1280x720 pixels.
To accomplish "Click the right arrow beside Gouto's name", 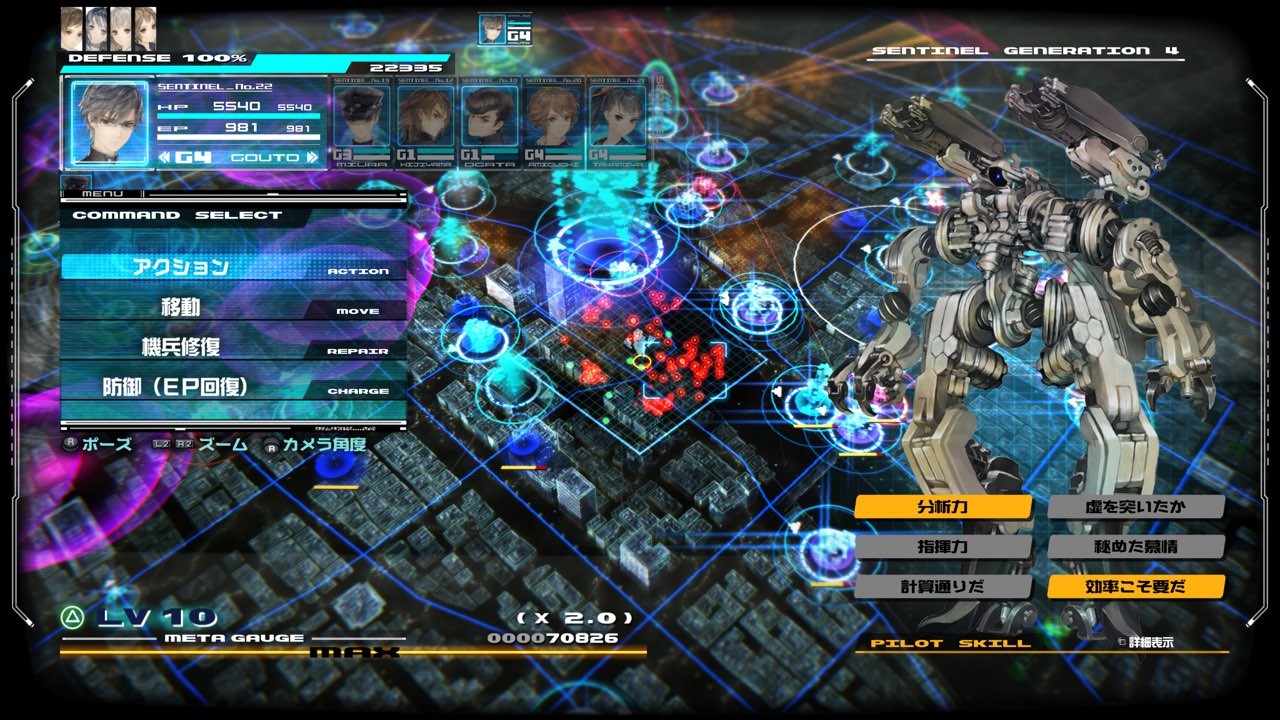I will tap(312, 157).
